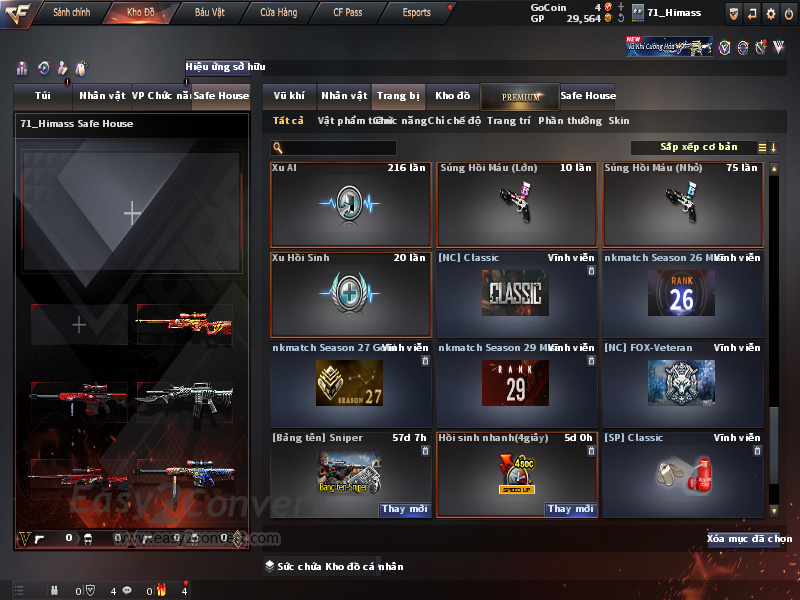This screenshot has height=600, width=800.
Task: Open the Esports tab
Action: click(x=417, y=13)
